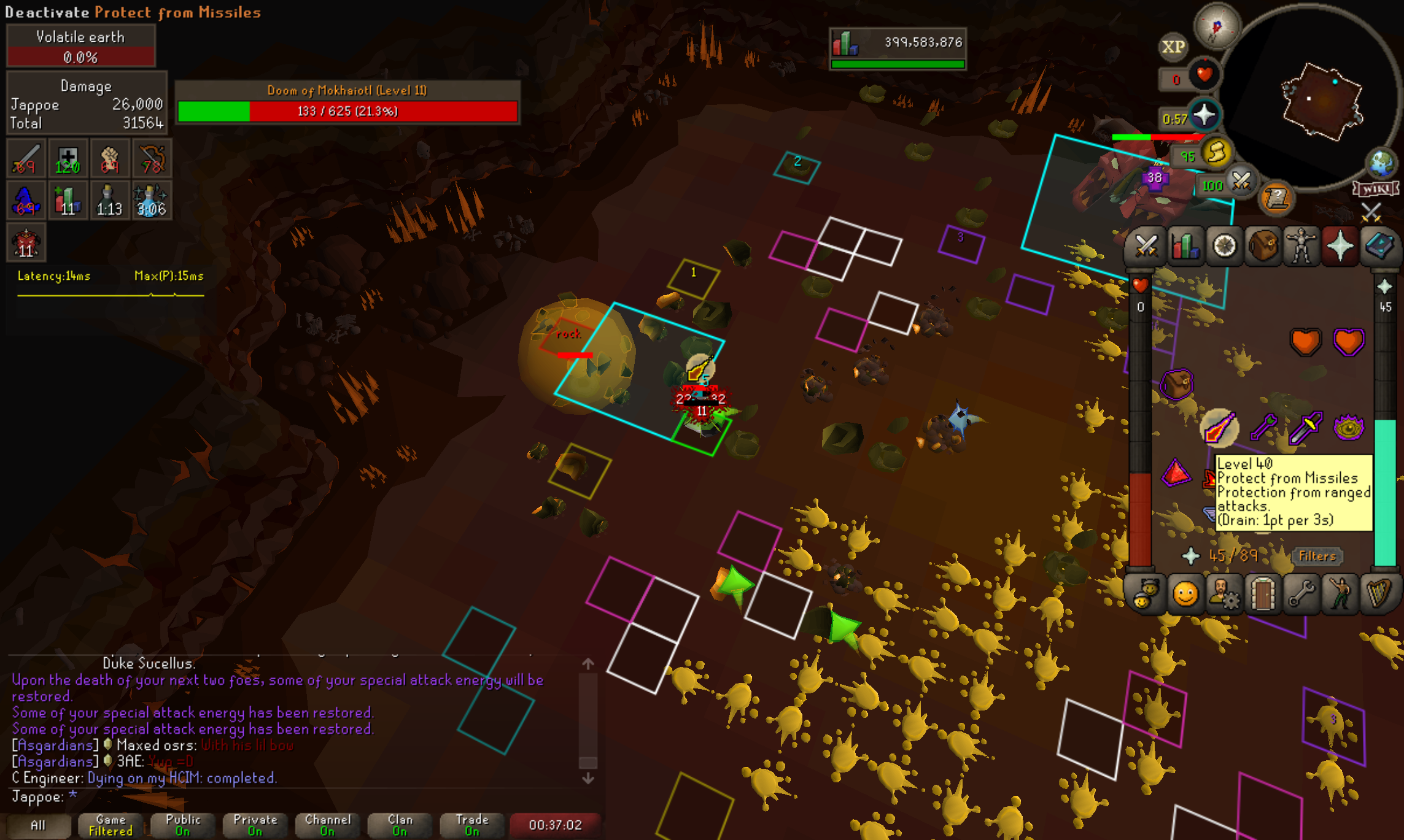
Task: Open the Logout door tab
Action: coord(1263,594)
